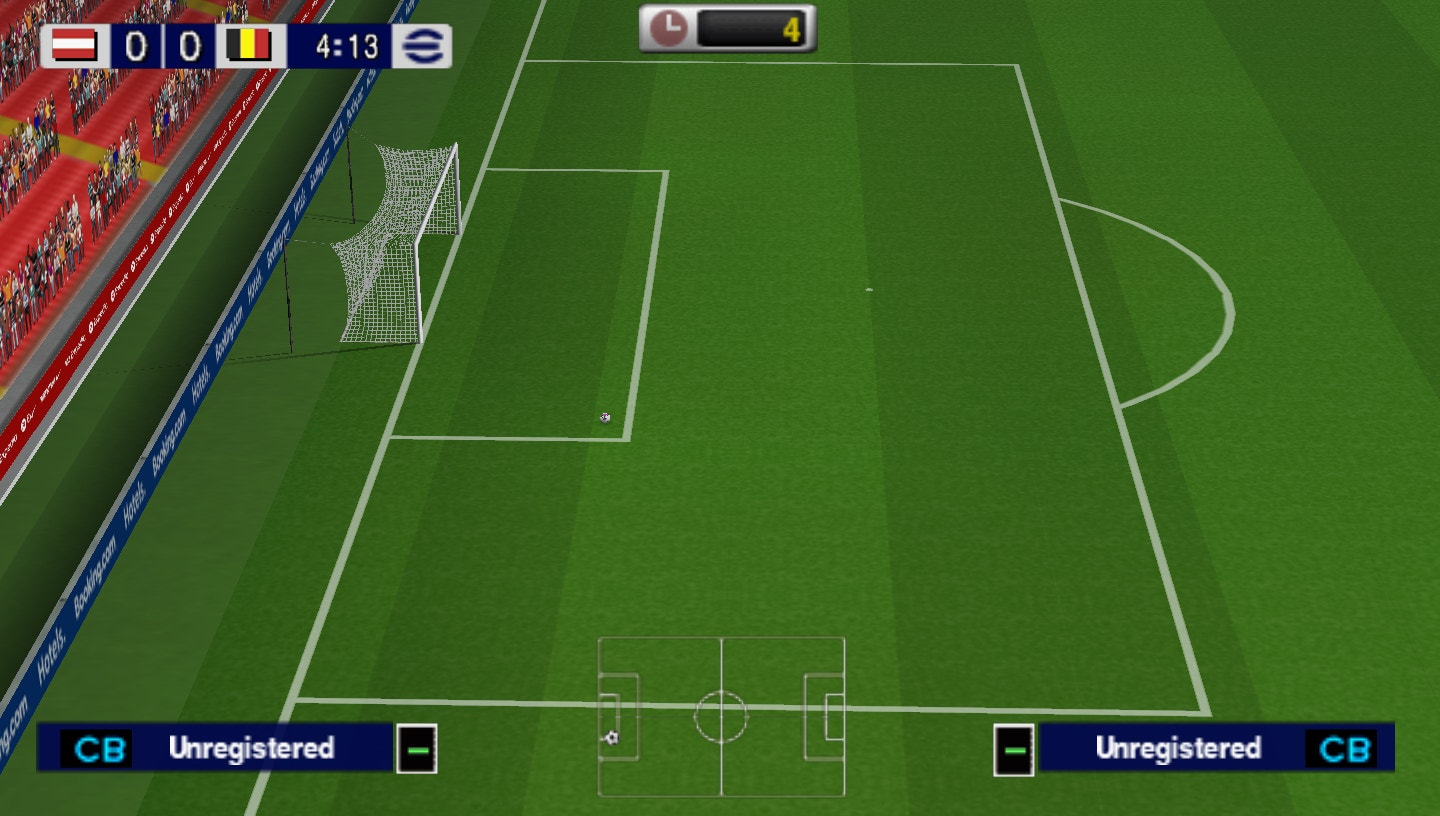Viewport: 1440px width, 816px height.
Task: Click the yellow countdown number in the timer box
Action: click(795, 28)
